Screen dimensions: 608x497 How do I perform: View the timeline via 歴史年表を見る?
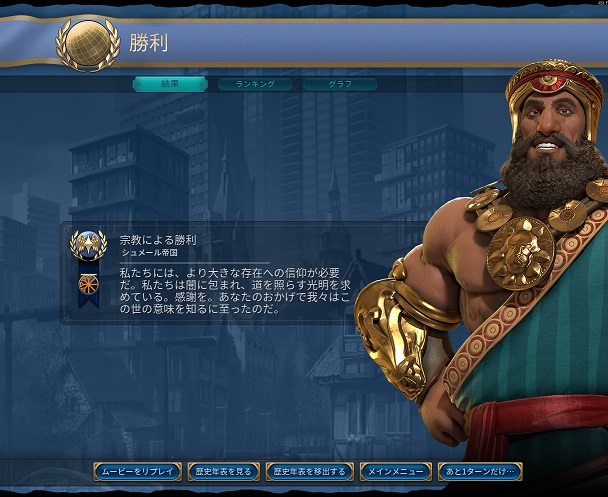pyautogui.click(x=224, y=471)
